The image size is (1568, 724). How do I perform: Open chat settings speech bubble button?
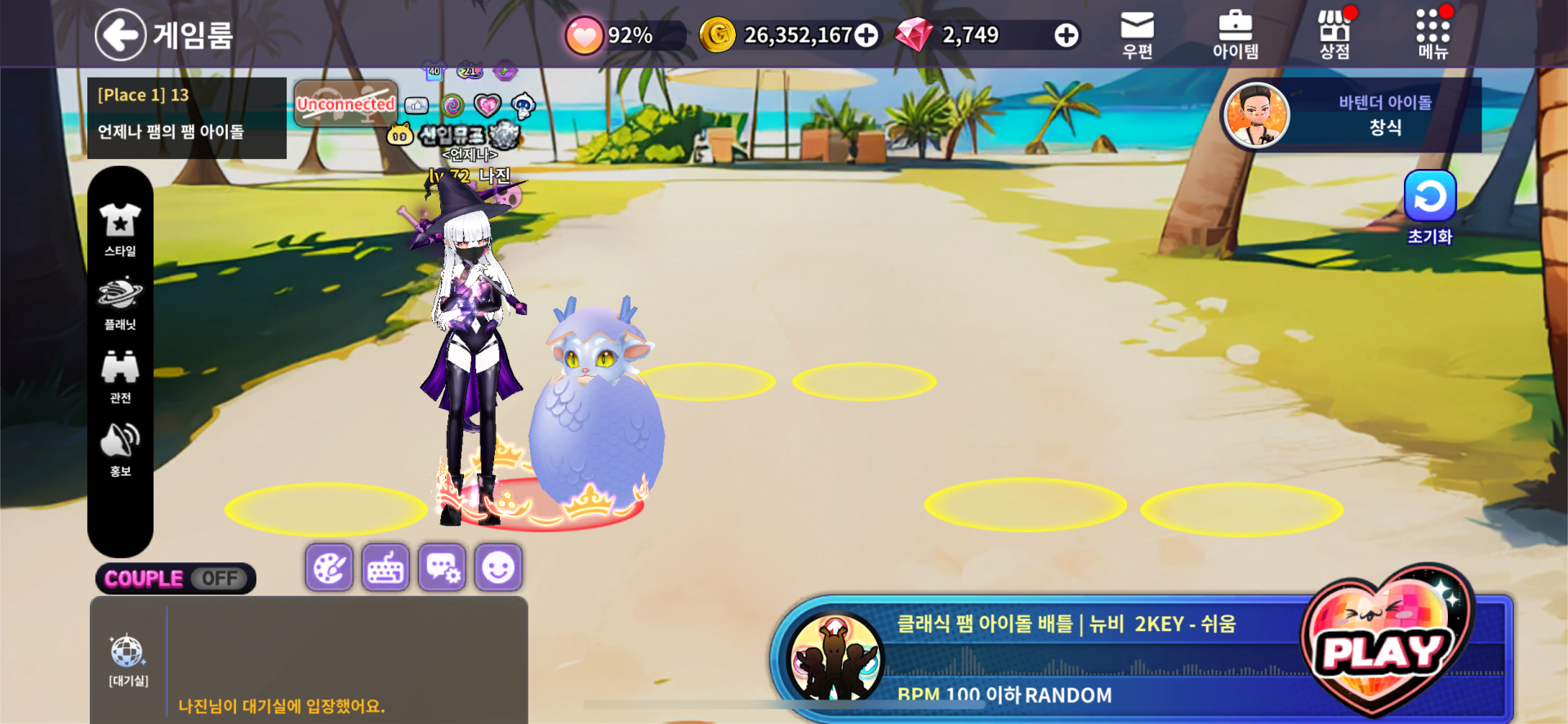coord(442,567)
